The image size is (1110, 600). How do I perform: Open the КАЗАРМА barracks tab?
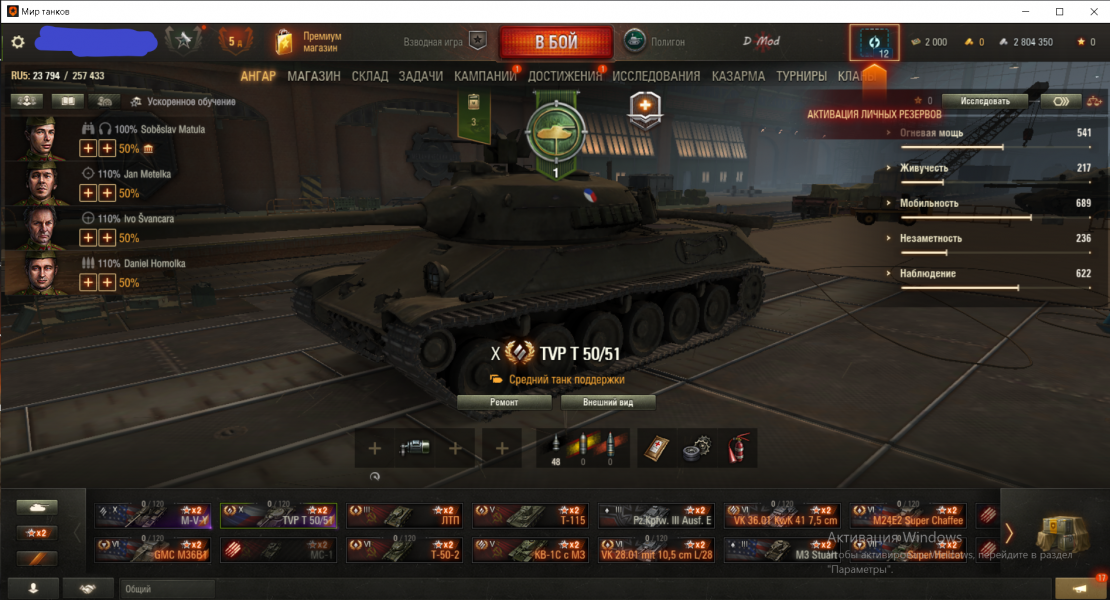point(738,76)
